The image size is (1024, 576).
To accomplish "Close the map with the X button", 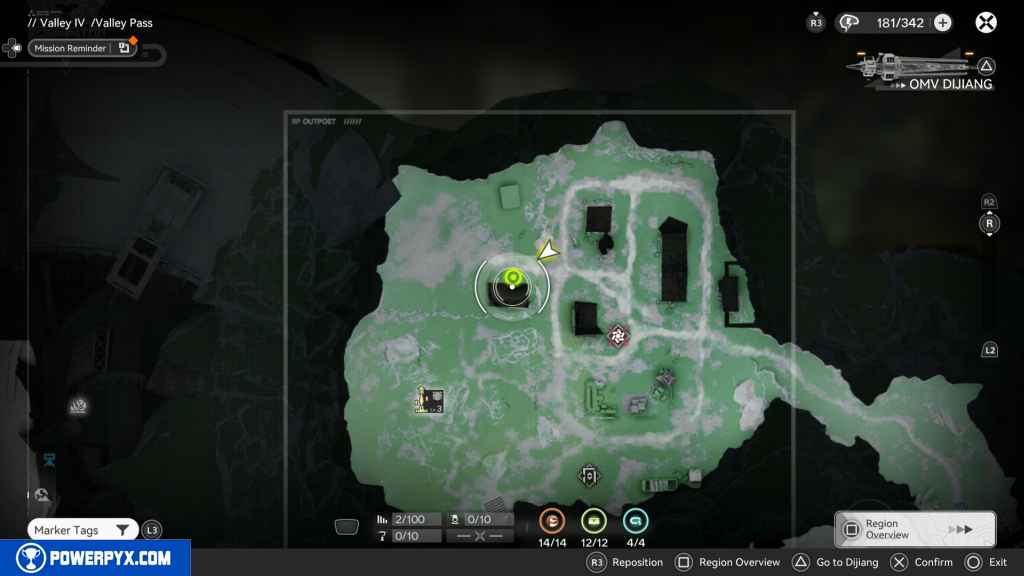I will 986,22.
